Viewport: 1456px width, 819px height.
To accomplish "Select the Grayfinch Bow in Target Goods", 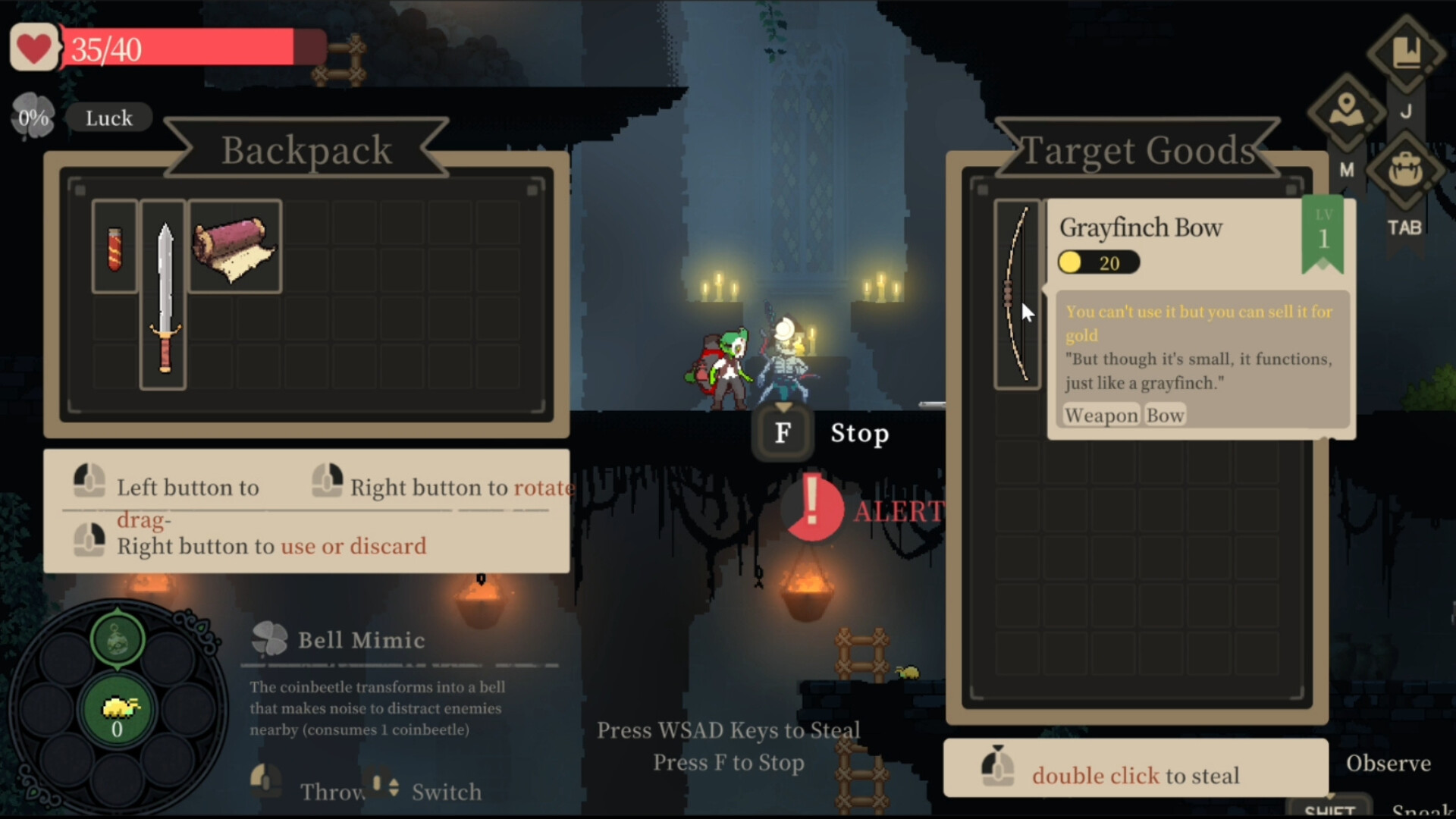I will 1017,292.
